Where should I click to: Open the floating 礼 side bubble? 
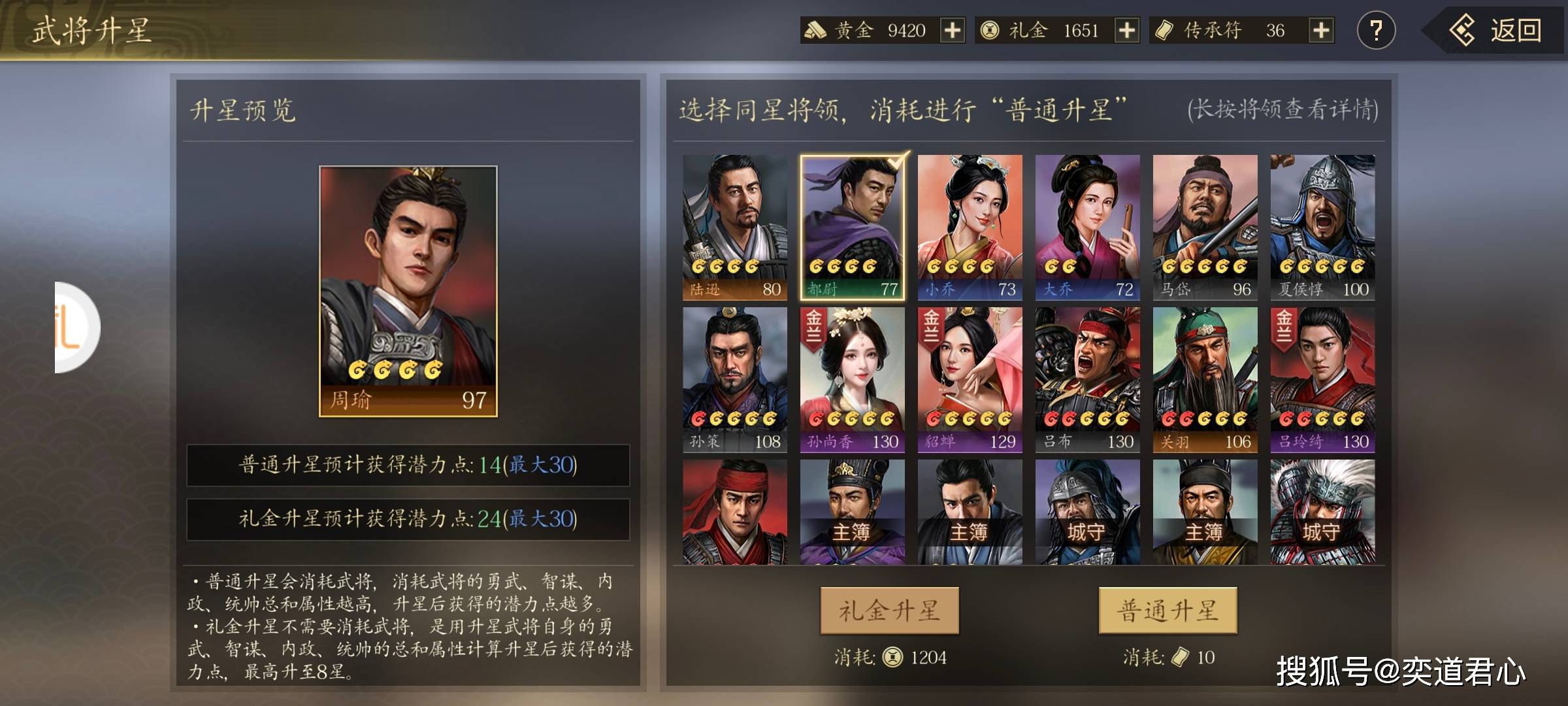[x=75, y=327]
